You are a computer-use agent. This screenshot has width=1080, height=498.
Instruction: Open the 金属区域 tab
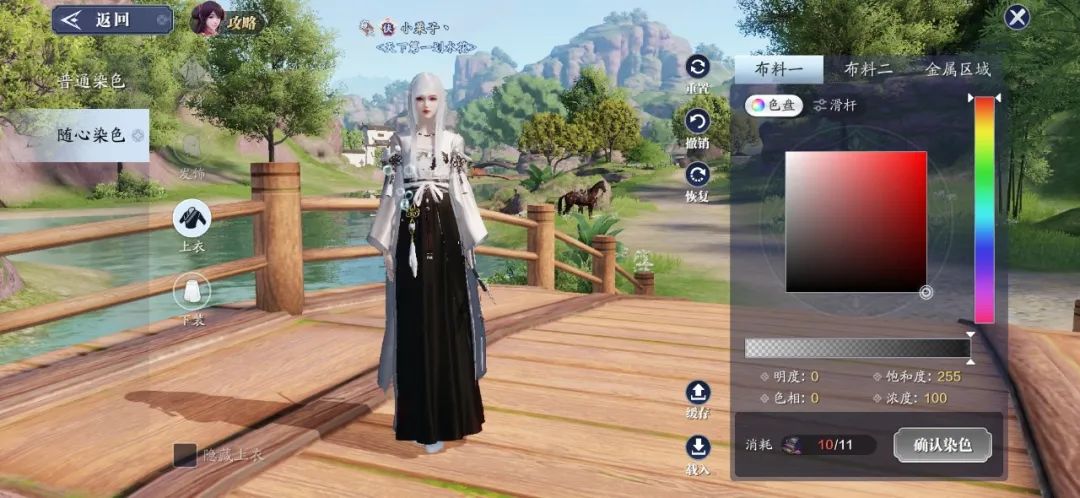(x=957, y=69)
